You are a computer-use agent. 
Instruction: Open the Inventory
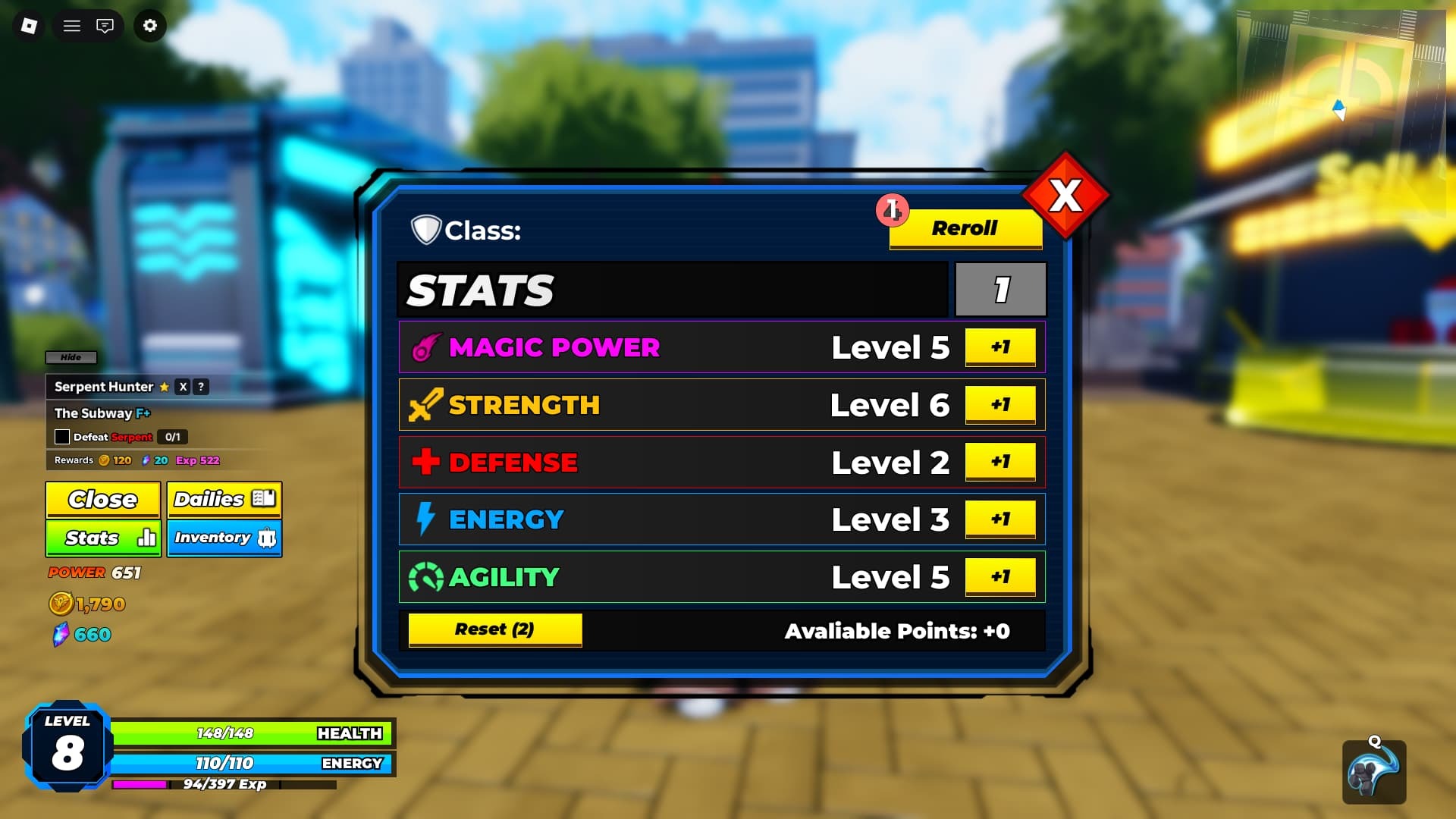[224, 538]
